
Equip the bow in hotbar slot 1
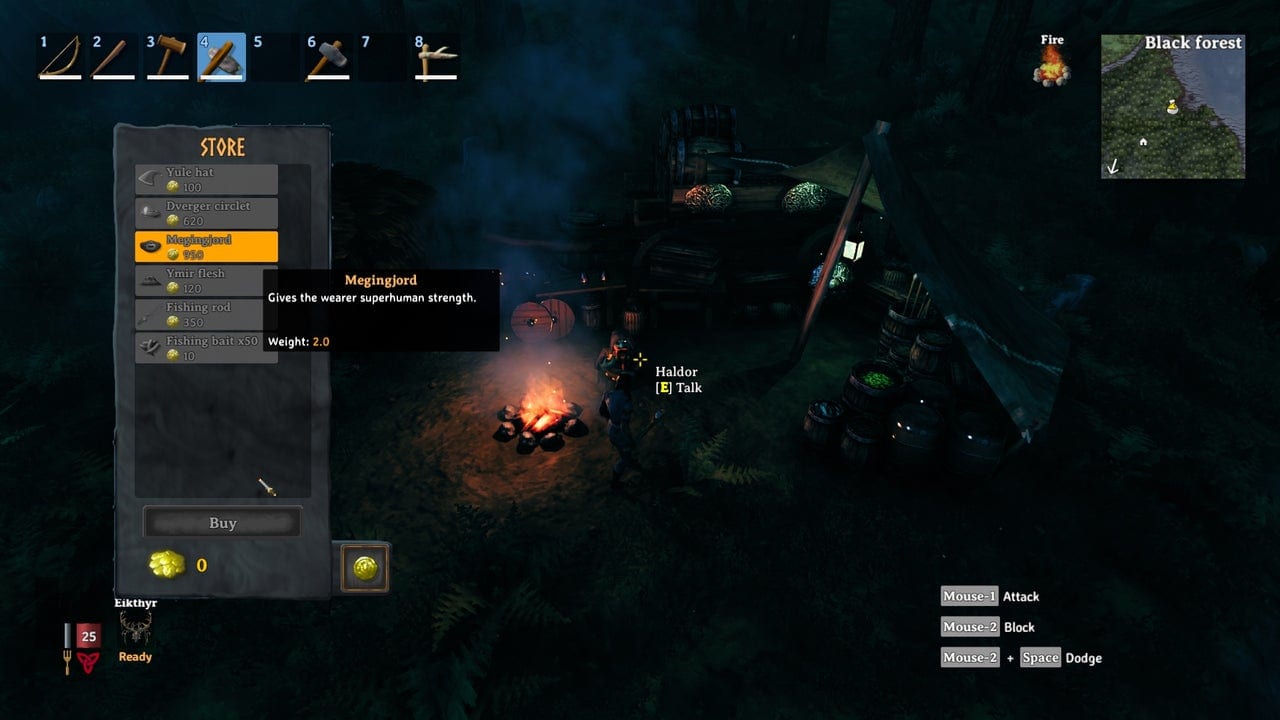(59, 57)
